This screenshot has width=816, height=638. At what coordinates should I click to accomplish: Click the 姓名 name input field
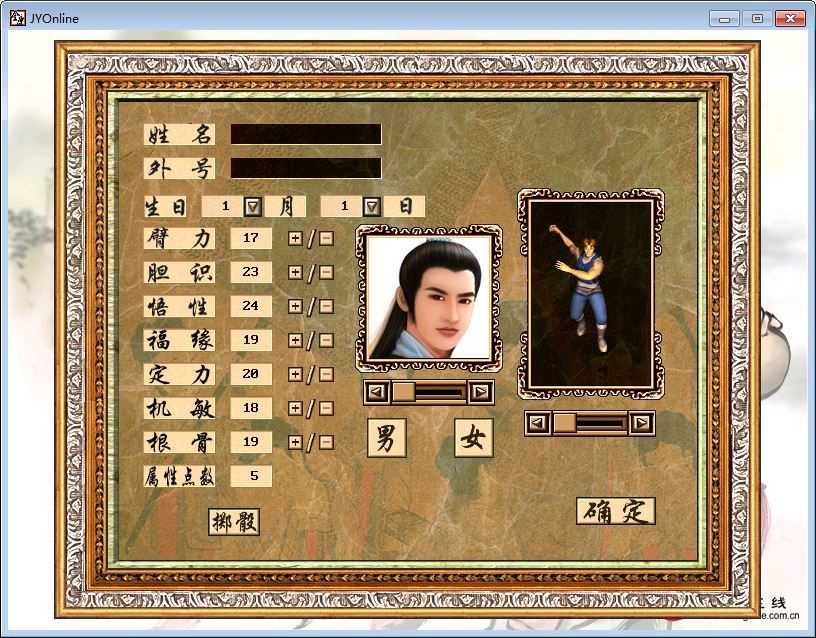(x=305, y=134)
